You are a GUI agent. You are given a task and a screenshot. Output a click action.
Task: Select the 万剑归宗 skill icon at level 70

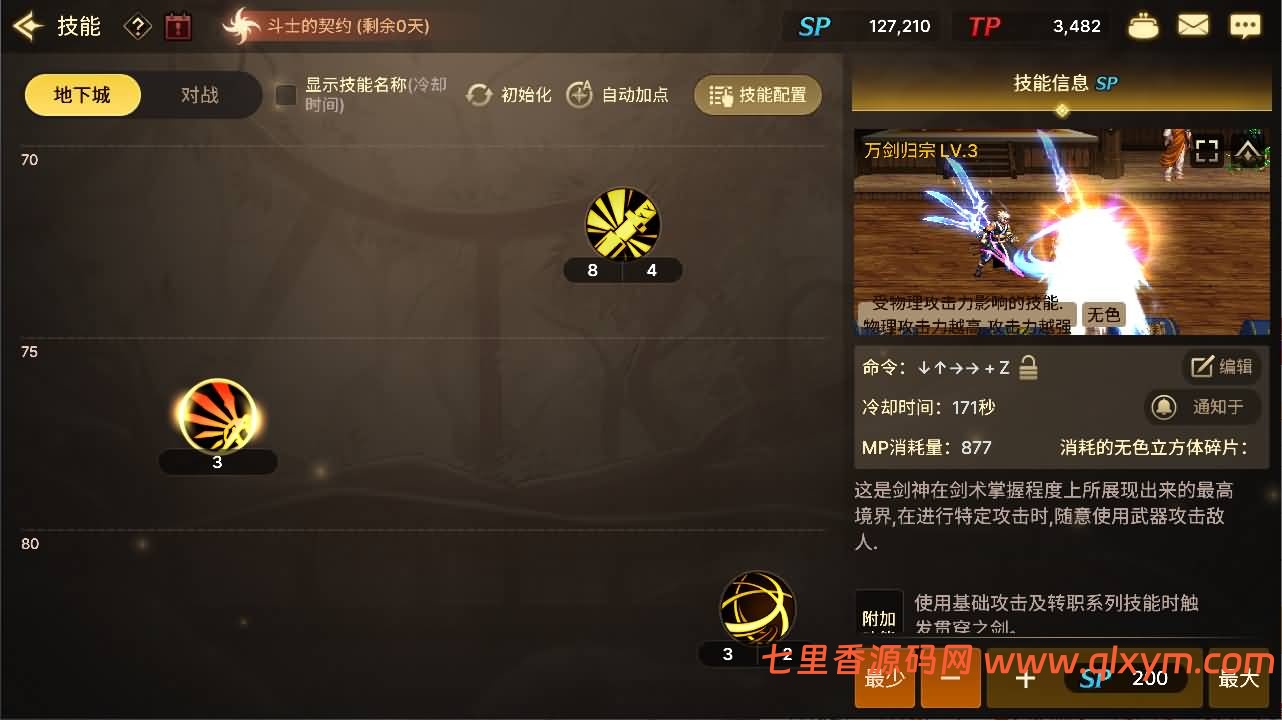pyautogui.click(x=622, y=223)
